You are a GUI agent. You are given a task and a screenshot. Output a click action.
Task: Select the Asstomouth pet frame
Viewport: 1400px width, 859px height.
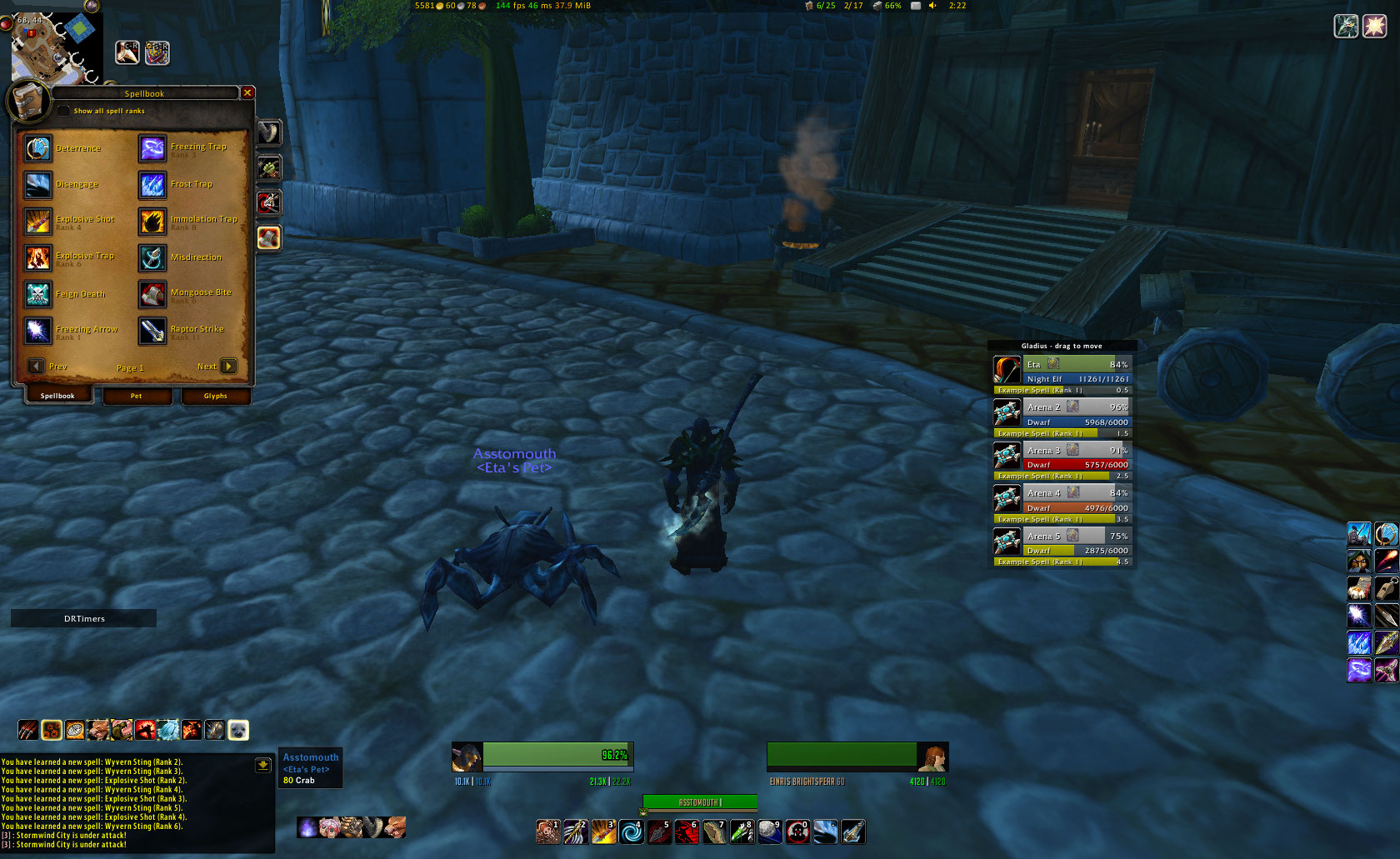(311, 768)
